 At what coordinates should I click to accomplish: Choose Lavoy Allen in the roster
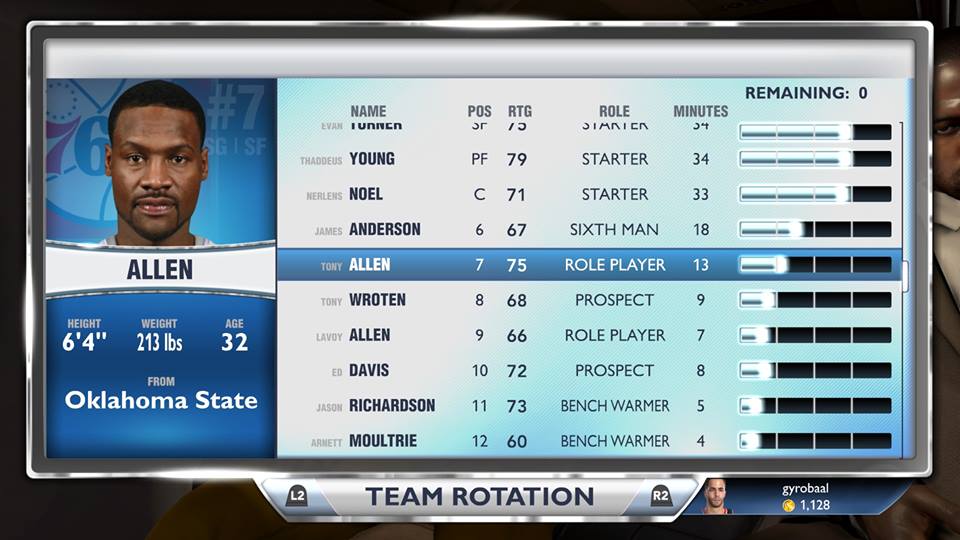click(x=590, y=335)
